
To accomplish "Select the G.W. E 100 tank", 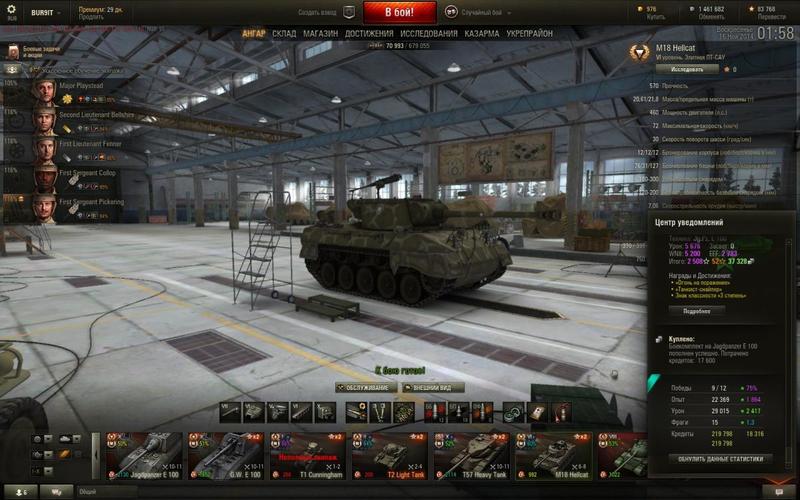I will coord(226,453).
